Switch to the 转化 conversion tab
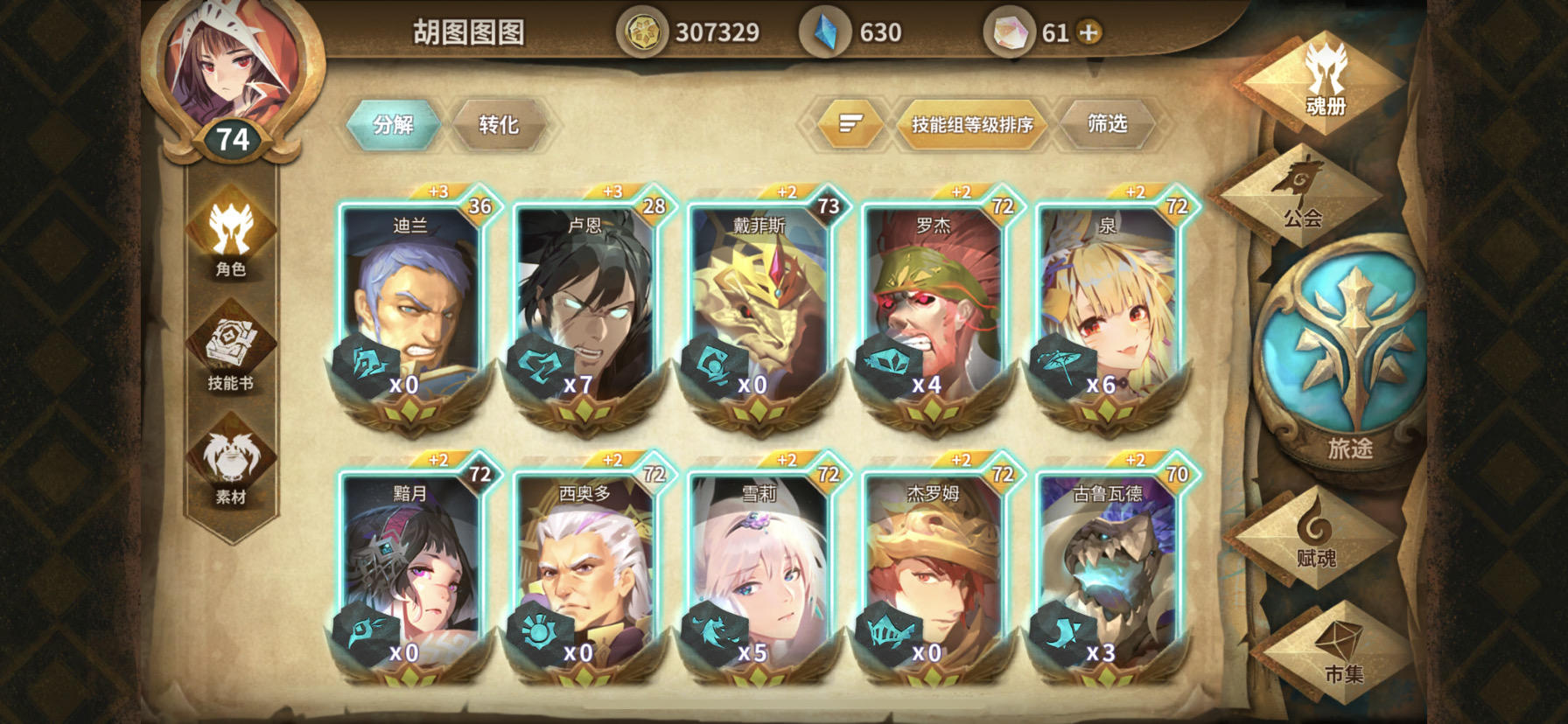Image resolution: width=1568 pixels, height=724 pixels. (500, 123)
